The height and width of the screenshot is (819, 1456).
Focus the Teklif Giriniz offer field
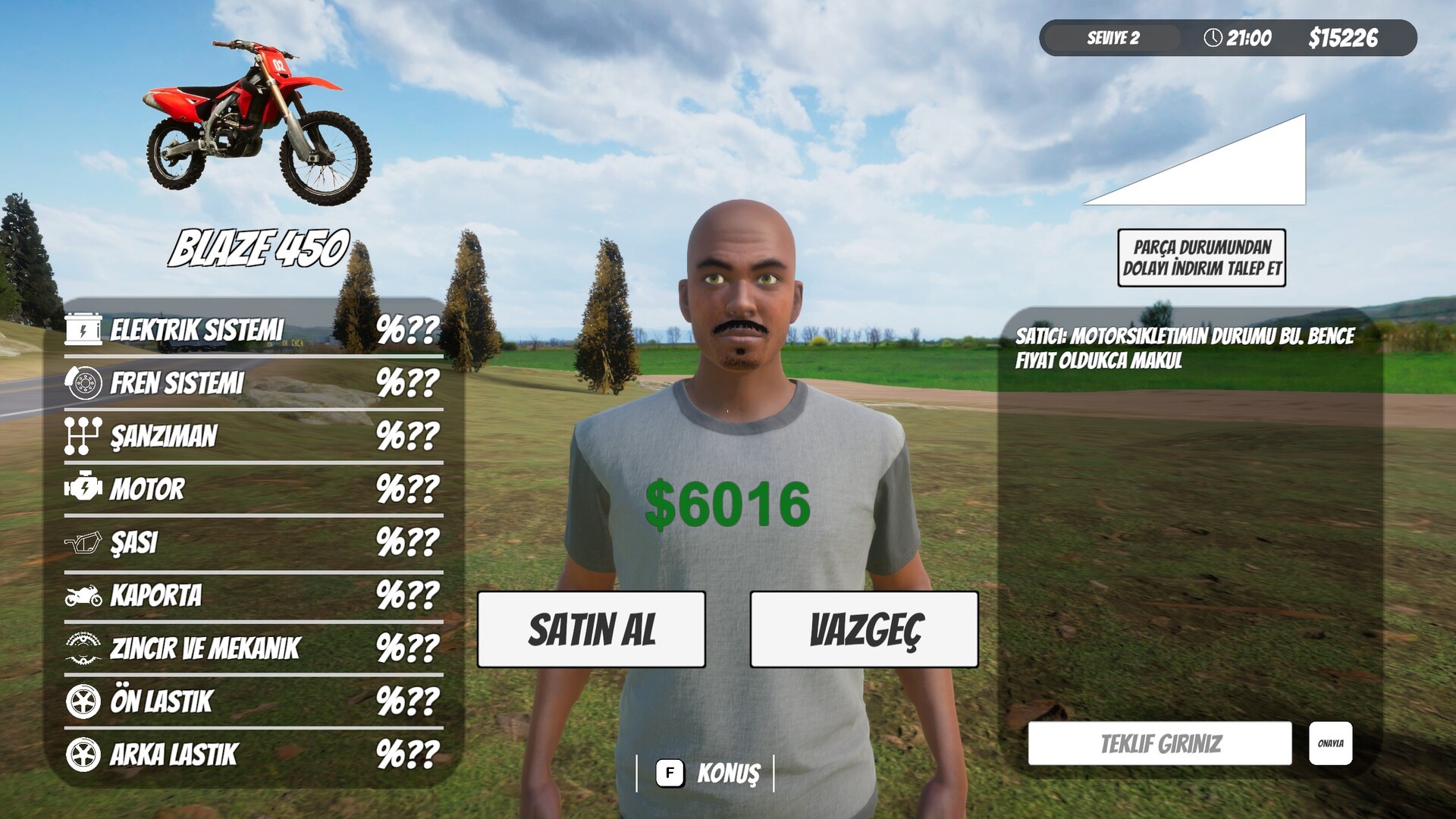(x=1159, y=743)
